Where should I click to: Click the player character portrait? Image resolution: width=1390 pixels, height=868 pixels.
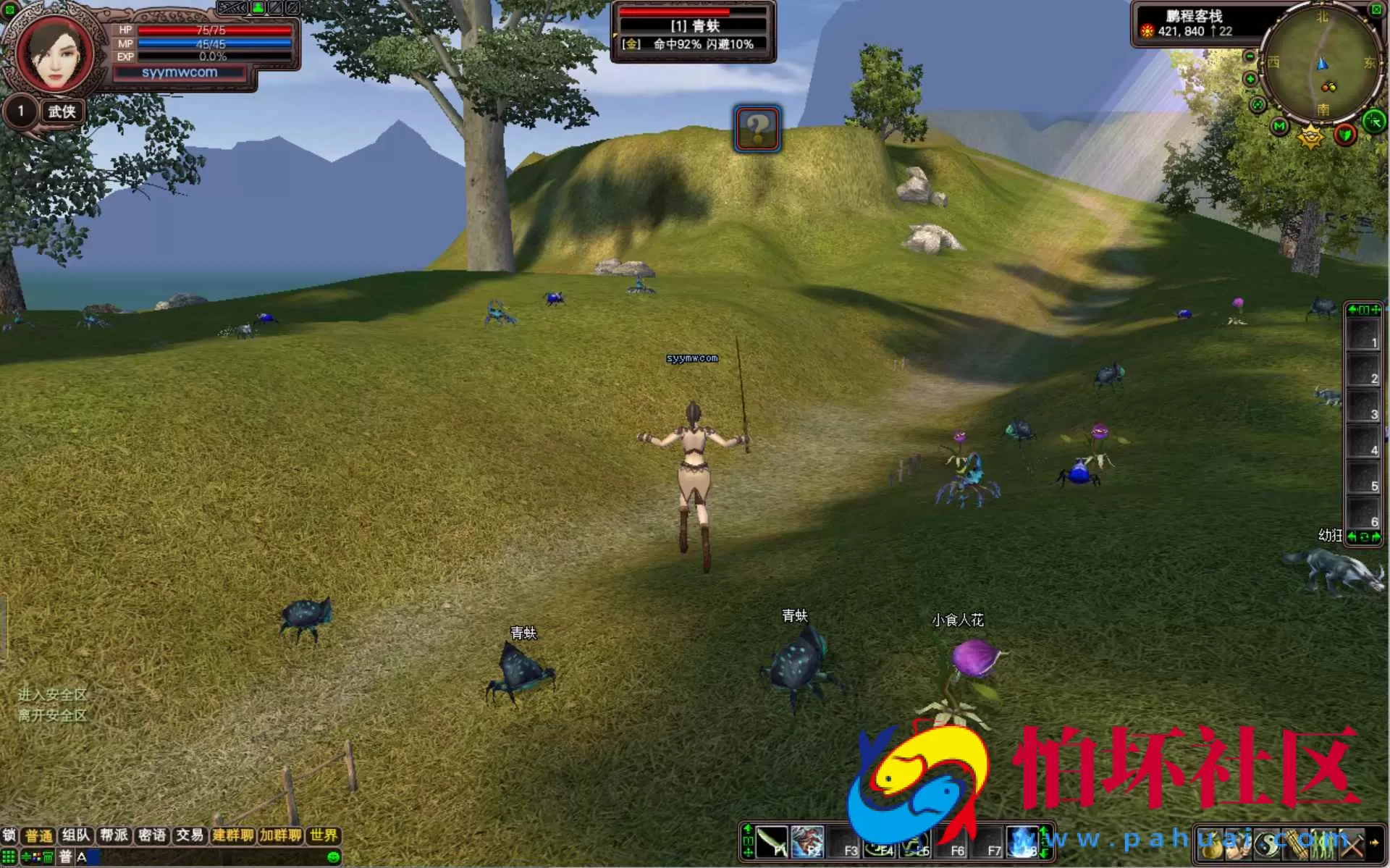pos(55,55)
